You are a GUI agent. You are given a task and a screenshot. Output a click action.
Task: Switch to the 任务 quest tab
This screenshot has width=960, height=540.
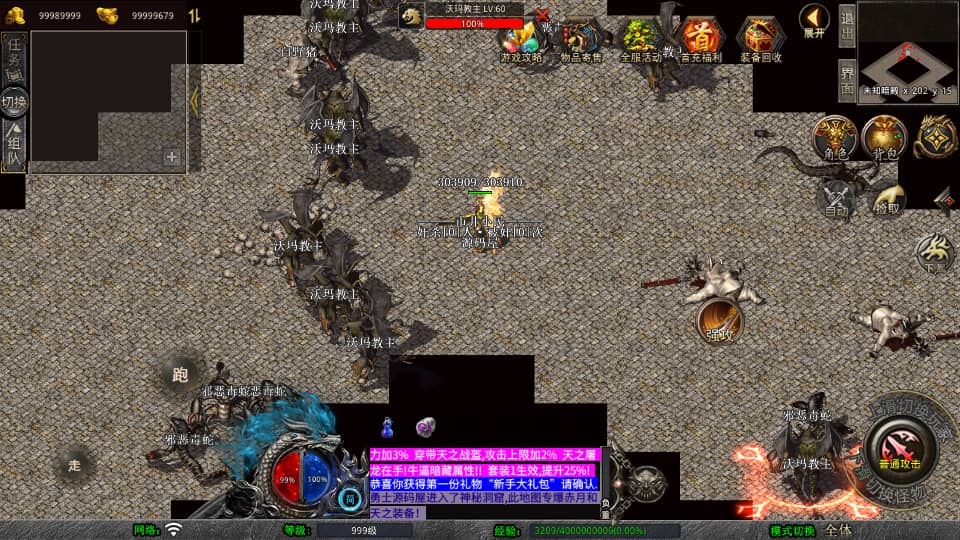point(14,53)
